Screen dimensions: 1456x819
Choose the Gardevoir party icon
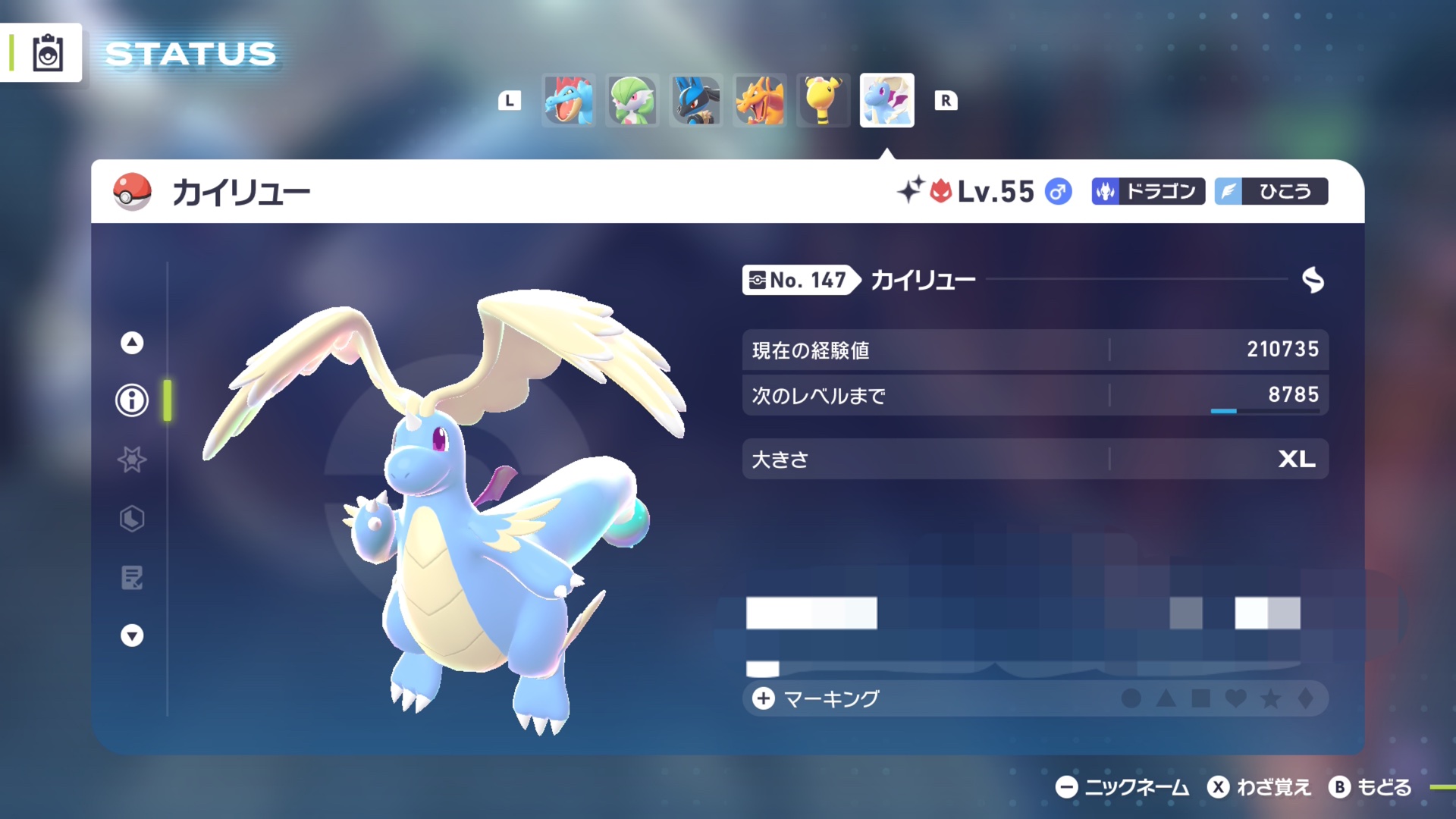point(632,100)
